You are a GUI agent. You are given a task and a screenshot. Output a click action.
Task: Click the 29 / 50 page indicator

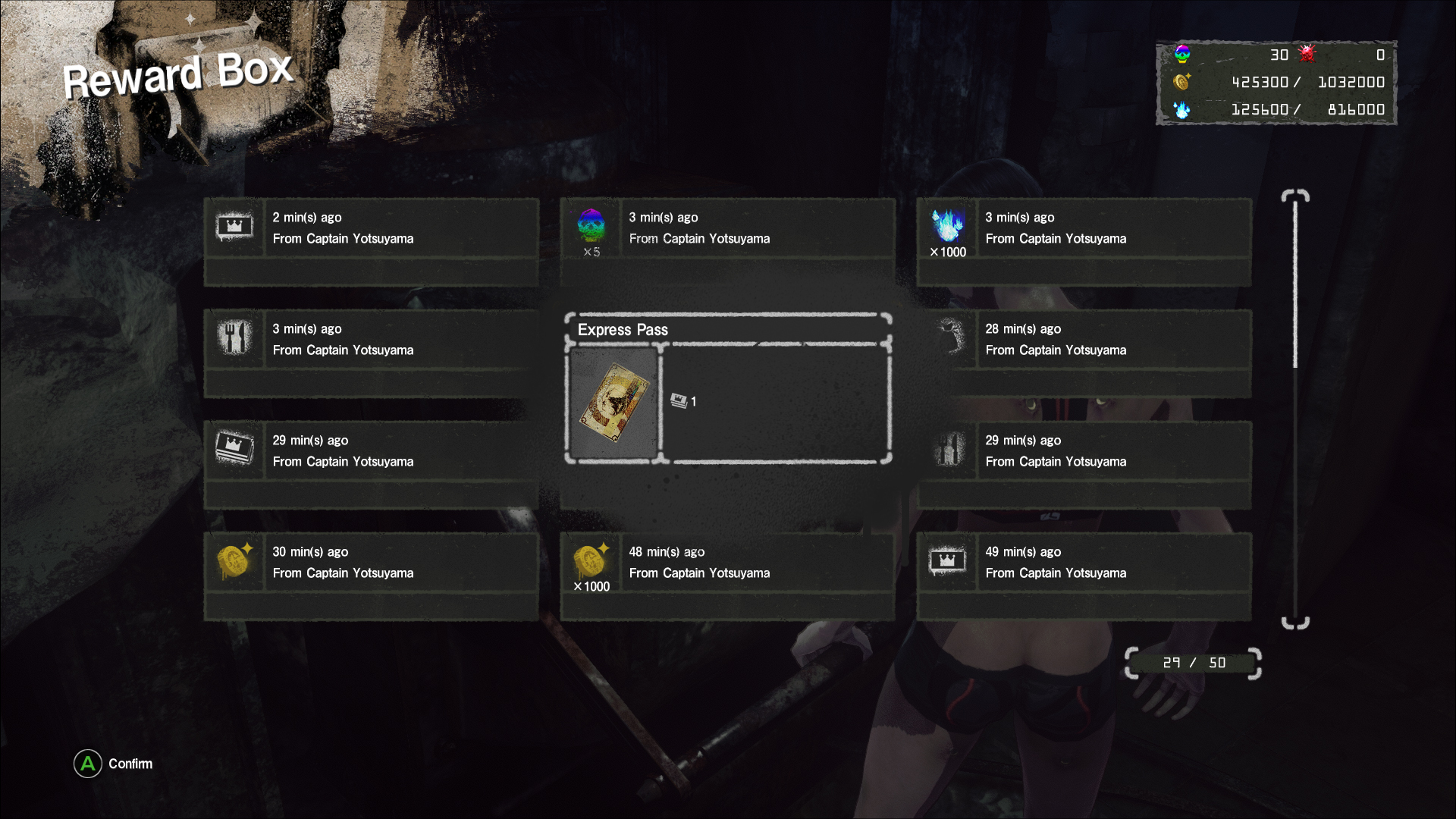1191,662
